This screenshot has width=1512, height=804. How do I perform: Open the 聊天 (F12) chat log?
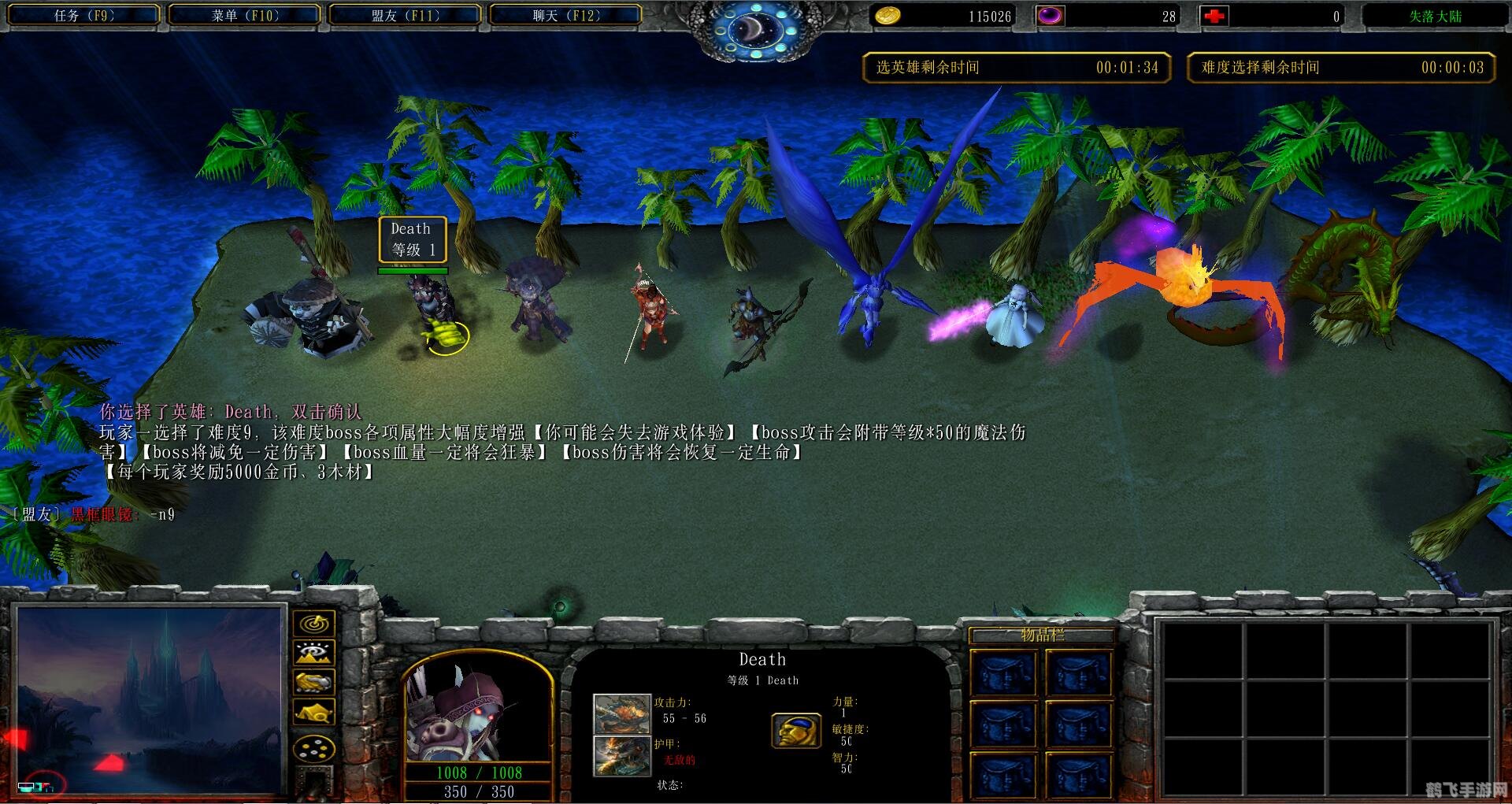(x=565, y=15)
